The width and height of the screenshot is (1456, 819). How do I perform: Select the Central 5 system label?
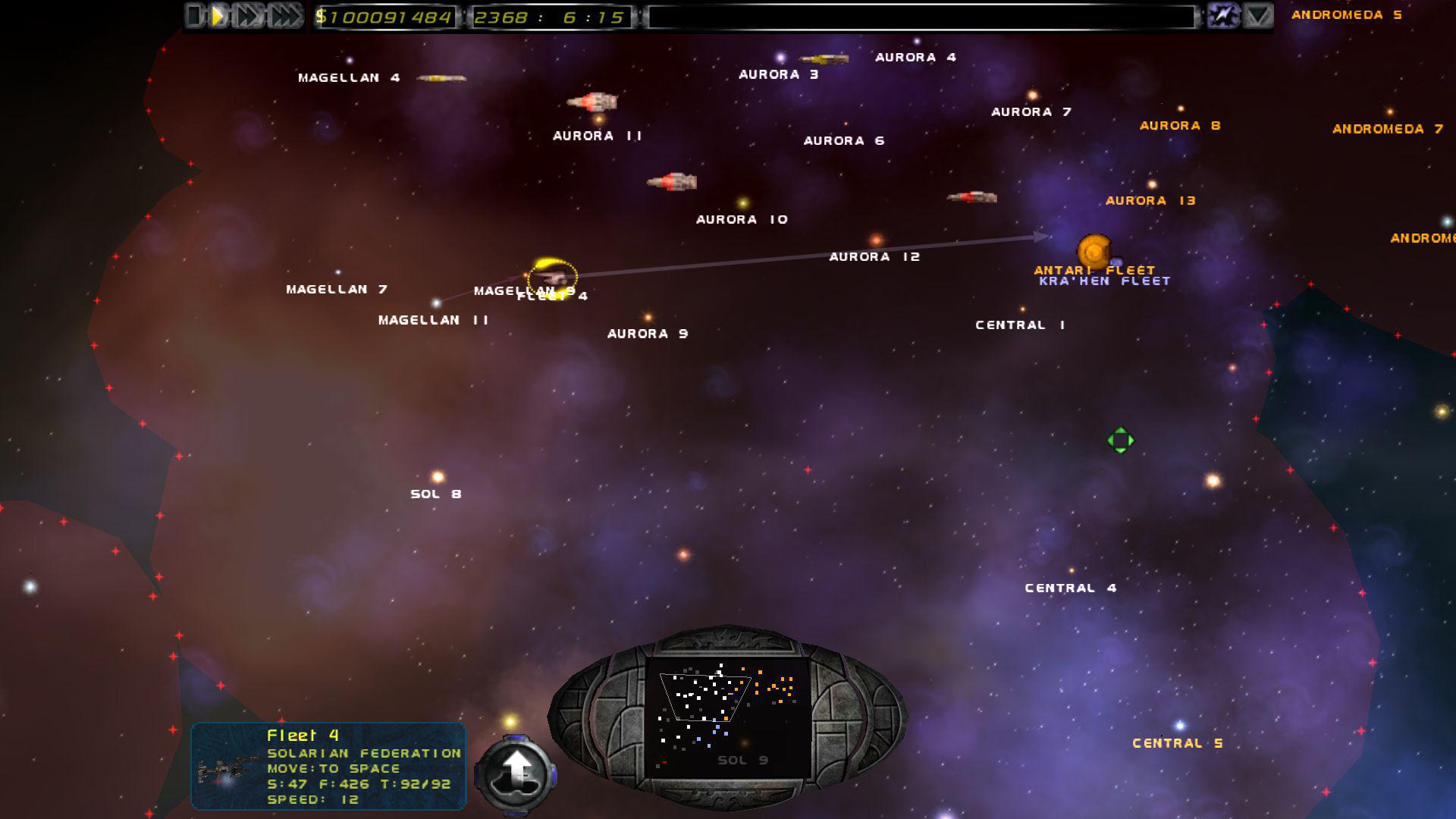pos(1178,742)
